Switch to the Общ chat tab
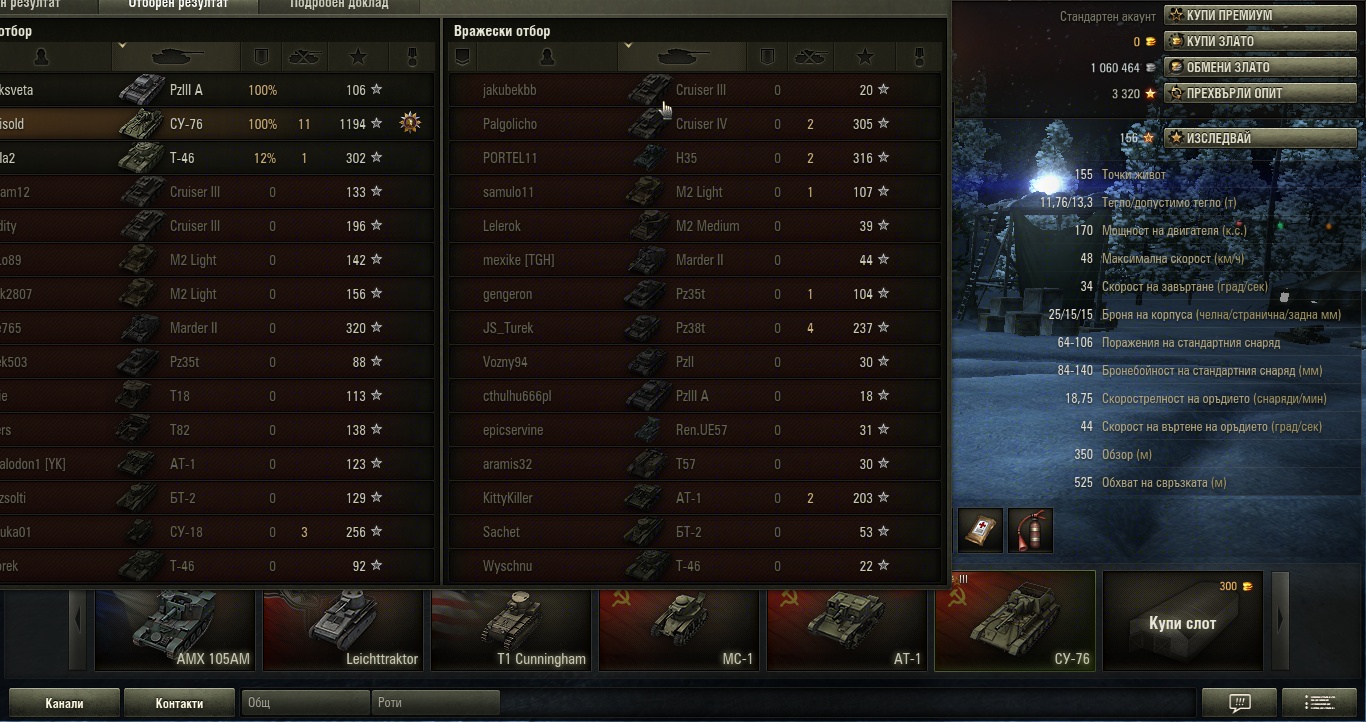Image resolution: width=1366 pixels, height=722 pixels. click(x=305, y=703)
